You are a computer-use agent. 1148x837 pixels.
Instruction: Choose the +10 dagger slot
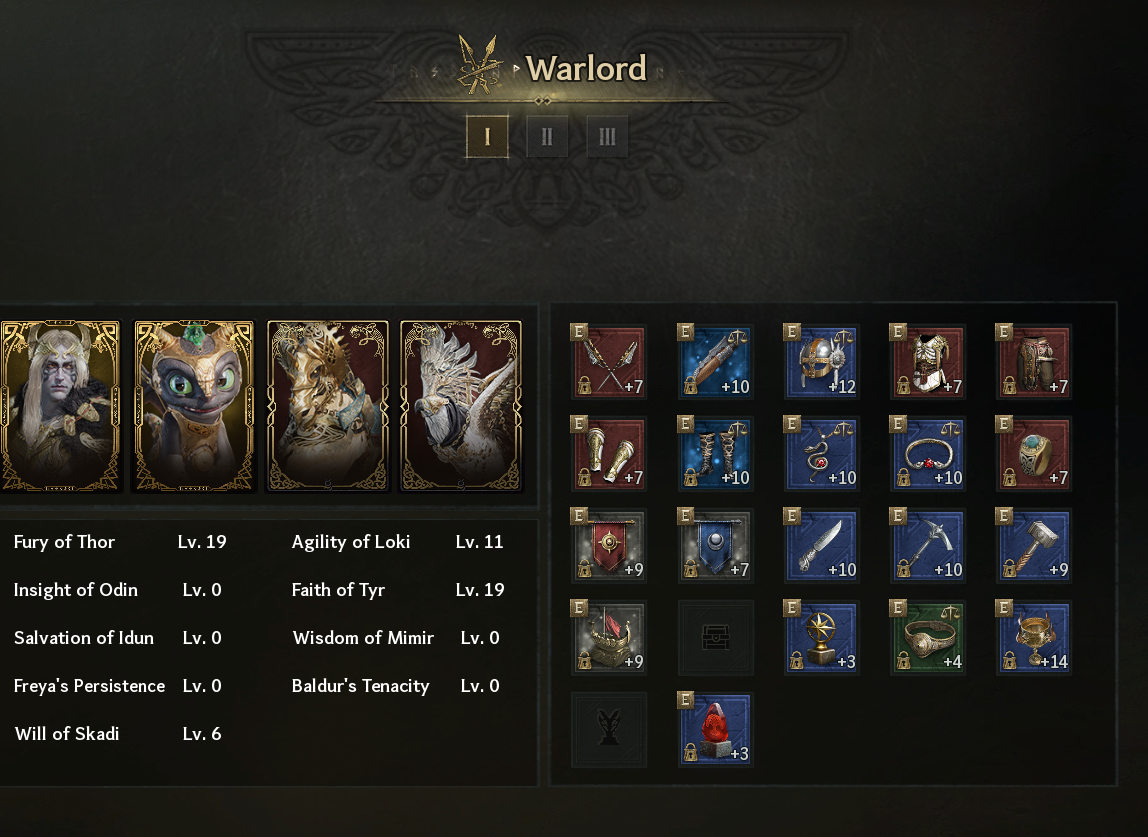822,546
